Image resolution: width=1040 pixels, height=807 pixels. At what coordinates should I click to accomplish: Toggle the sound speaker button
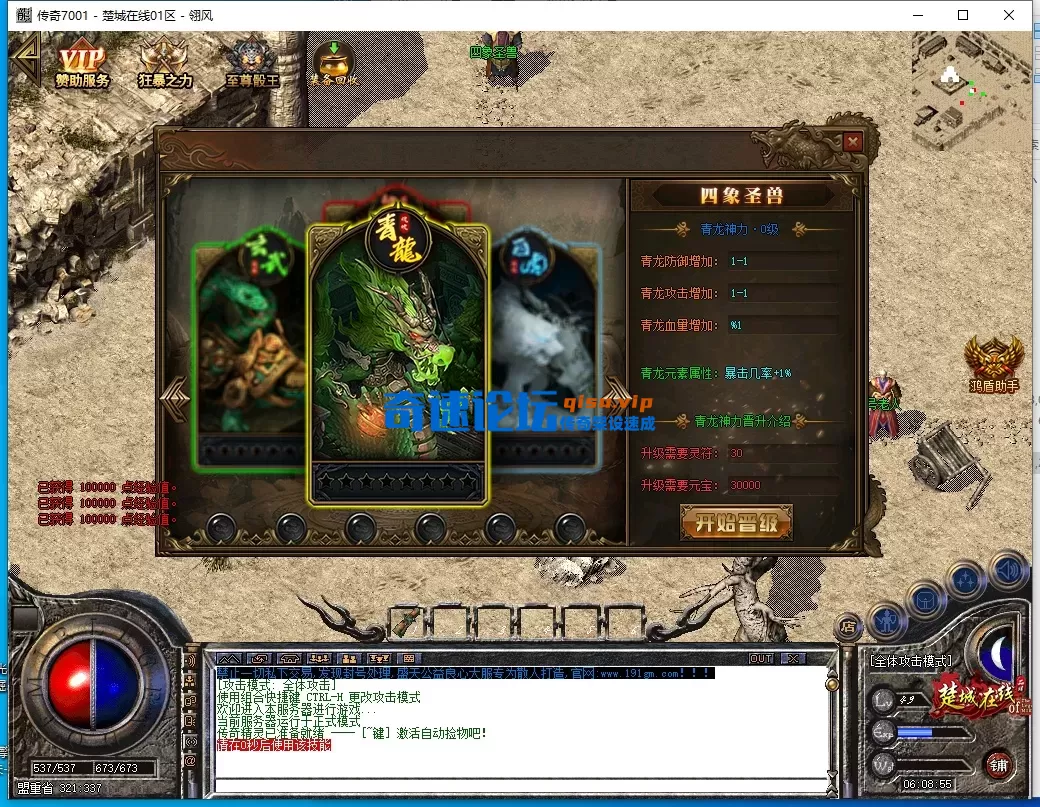[x=1008, y=570]
